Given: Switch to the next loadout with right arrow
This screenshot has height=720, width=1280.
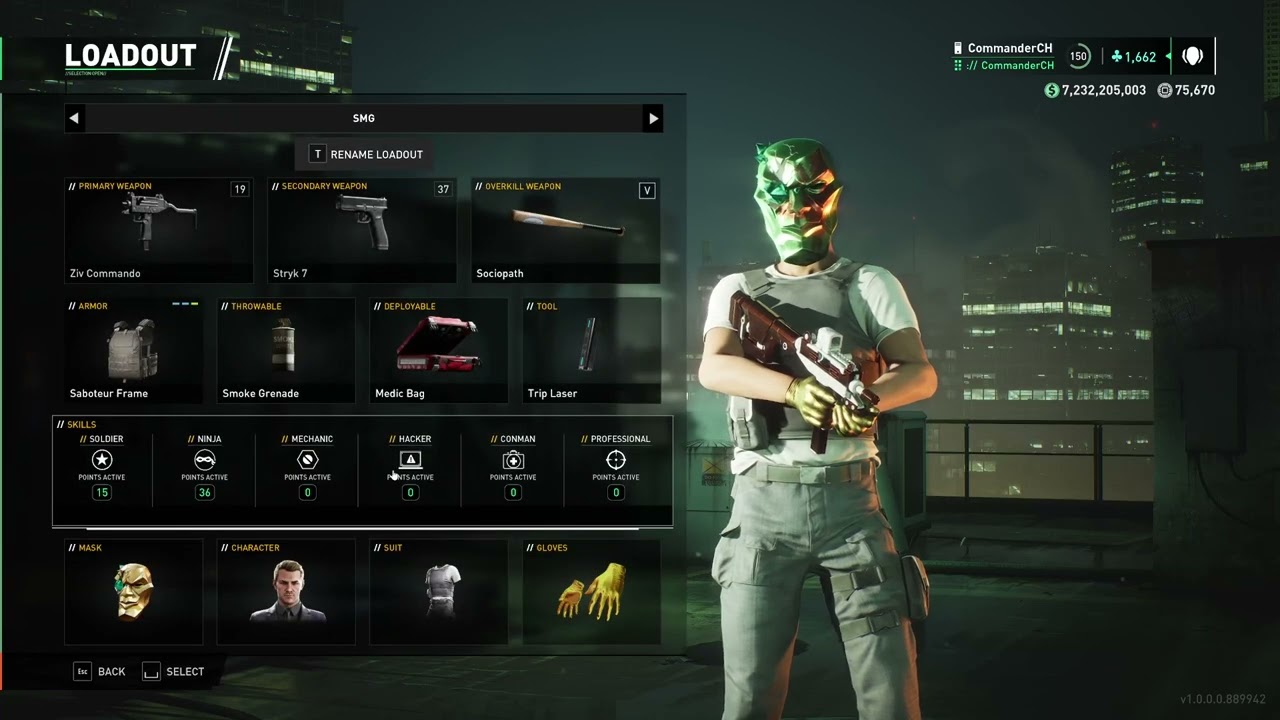Looking at the screenshot, I should (x=653, y=118).
